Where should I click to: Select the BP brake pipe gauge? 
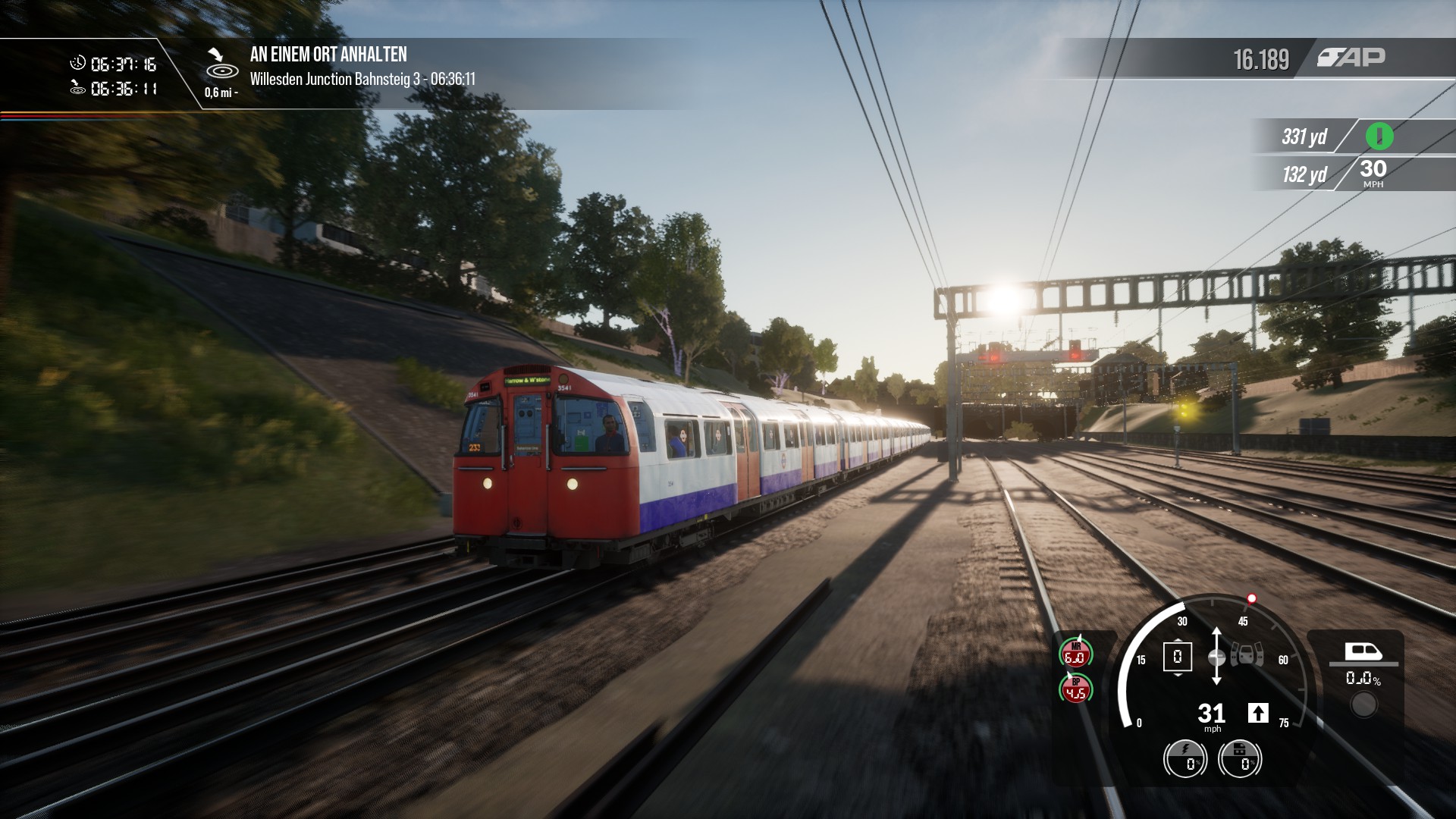point(1075,689)
